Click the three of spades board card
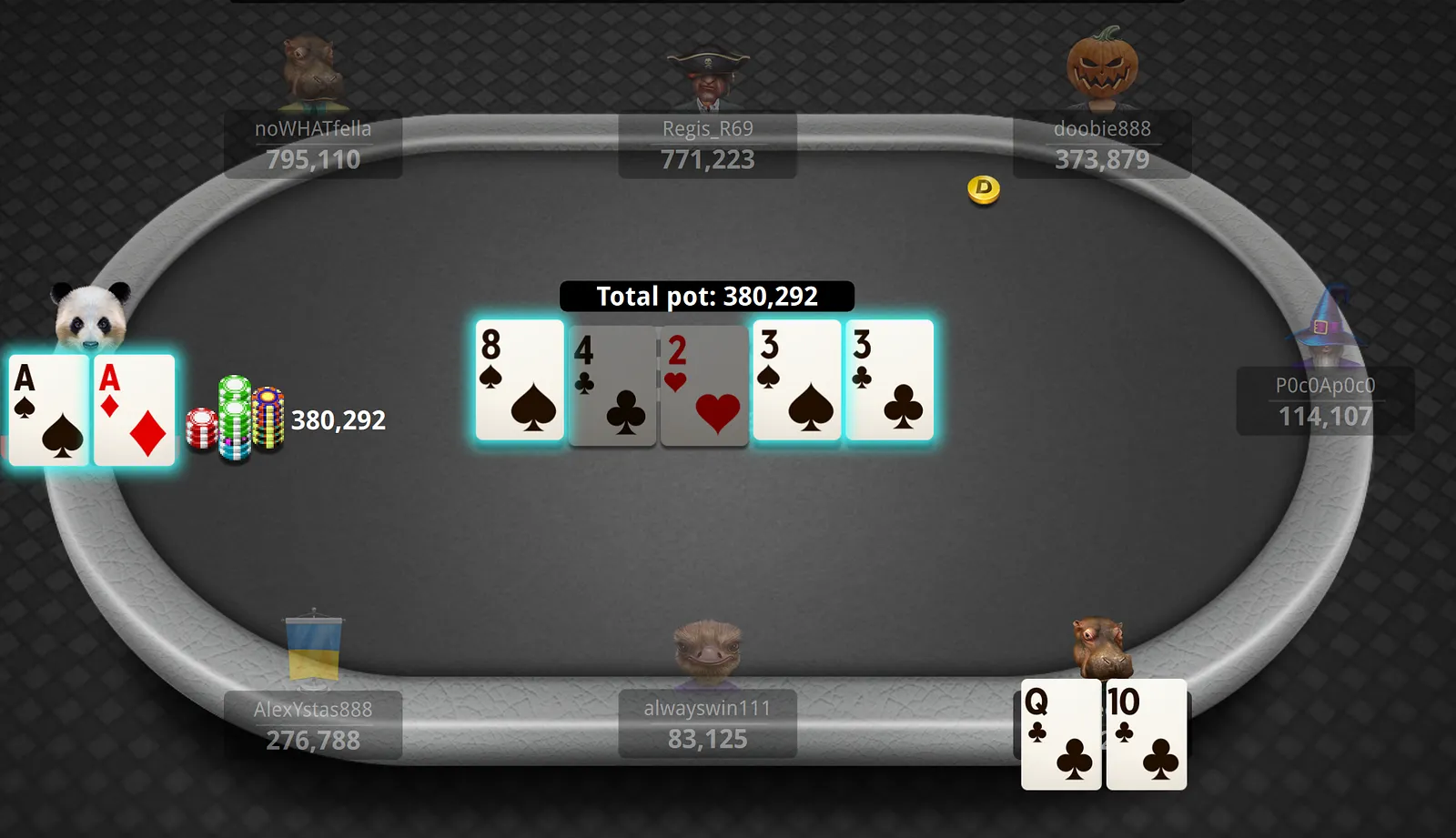This screenshot has width=1456, height=838. coord(796,380)
